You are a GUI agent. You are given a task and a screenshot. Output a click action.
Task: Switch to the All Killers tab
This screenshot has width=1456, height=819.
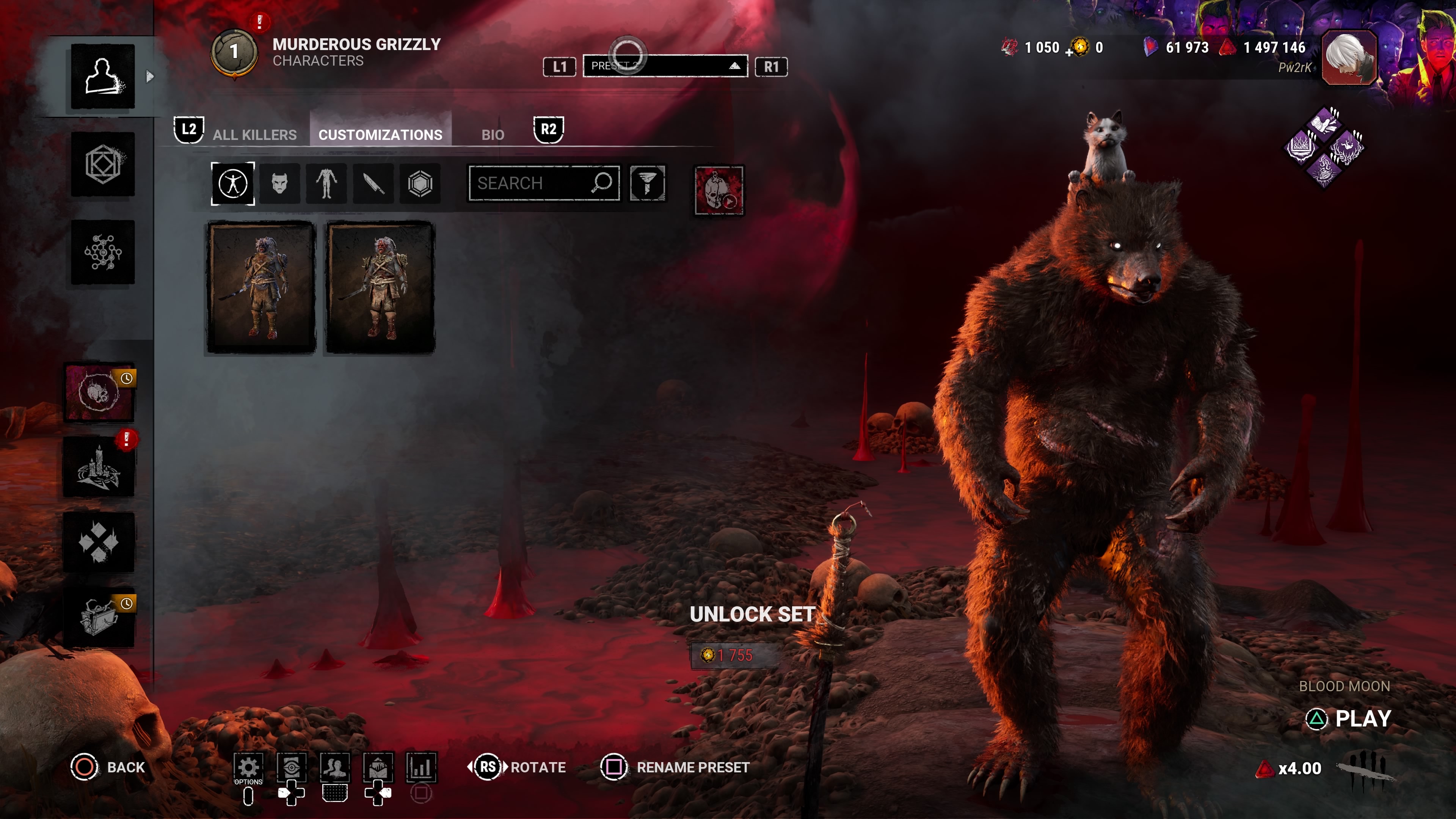[x=254, y=135]
